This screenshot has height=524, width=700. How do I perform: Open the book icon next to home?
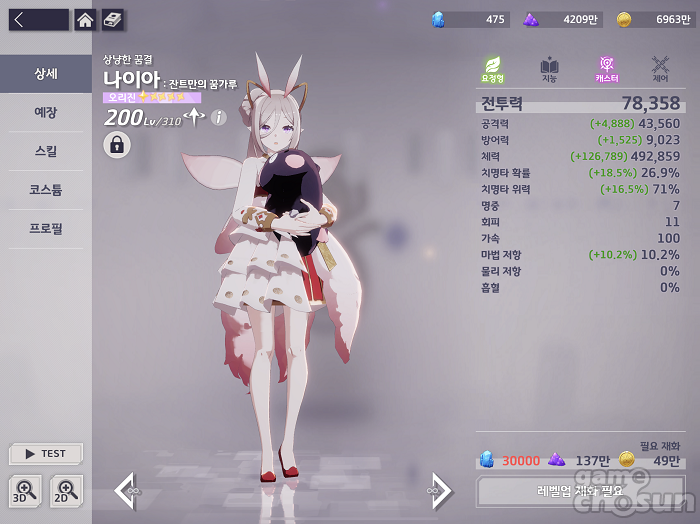click(x=113, y=20)
